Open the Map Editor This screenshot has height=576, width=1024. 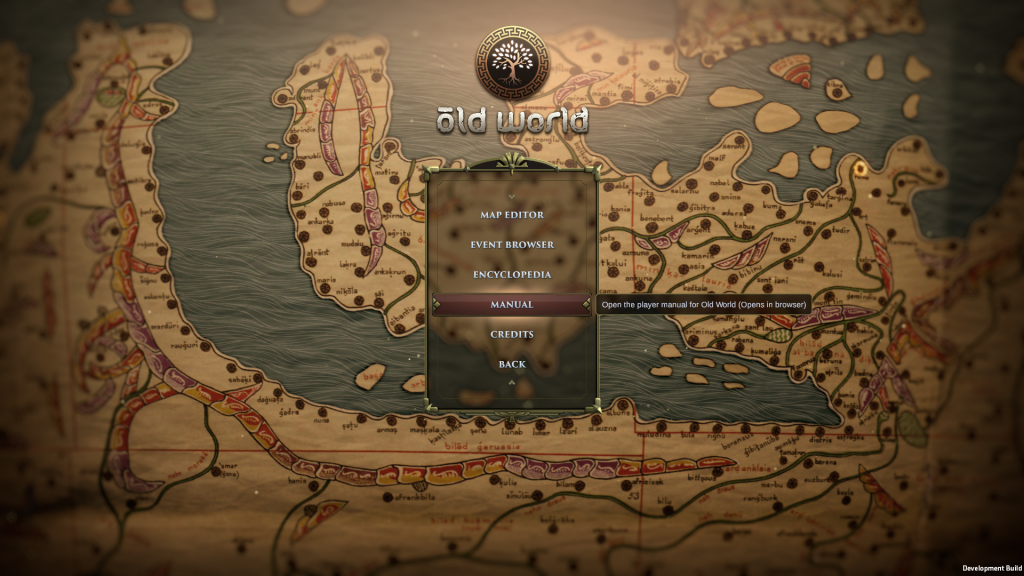[512, 215]
